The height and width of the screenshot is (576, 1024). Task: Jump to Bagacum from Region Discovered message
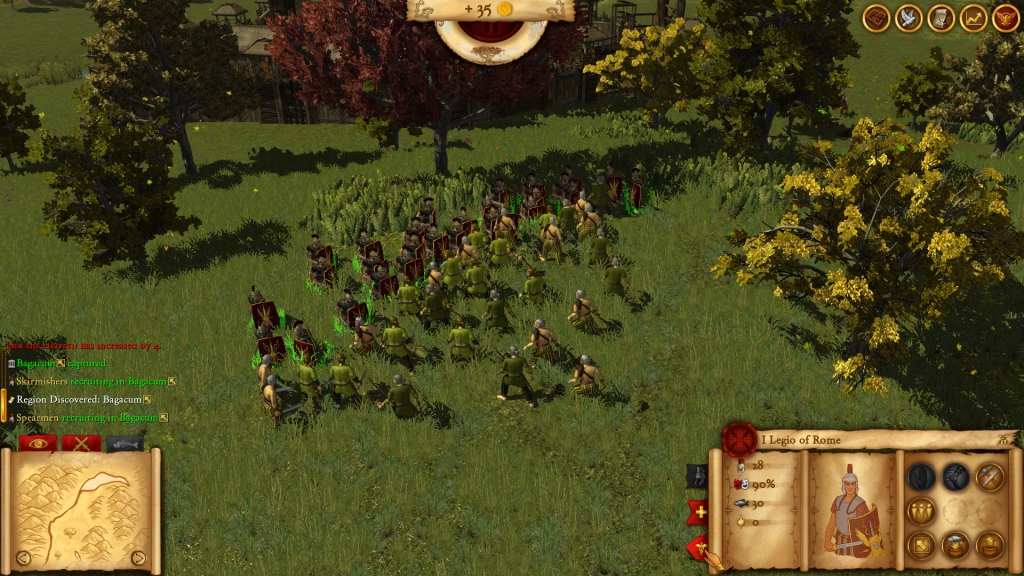tap(123, 399)
